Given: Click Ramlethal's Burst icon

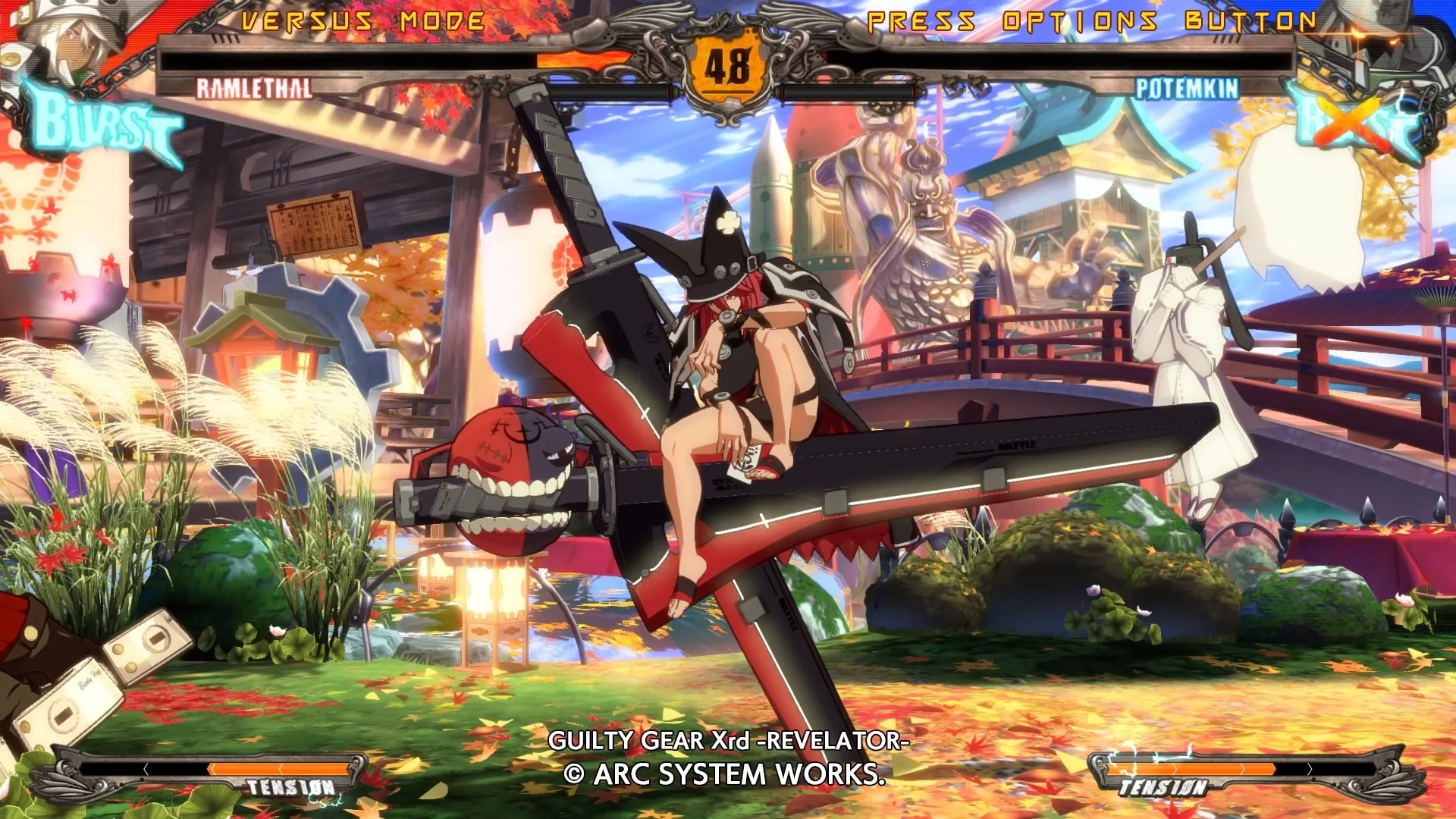Looking at the screenshot, I should (102, 123).
